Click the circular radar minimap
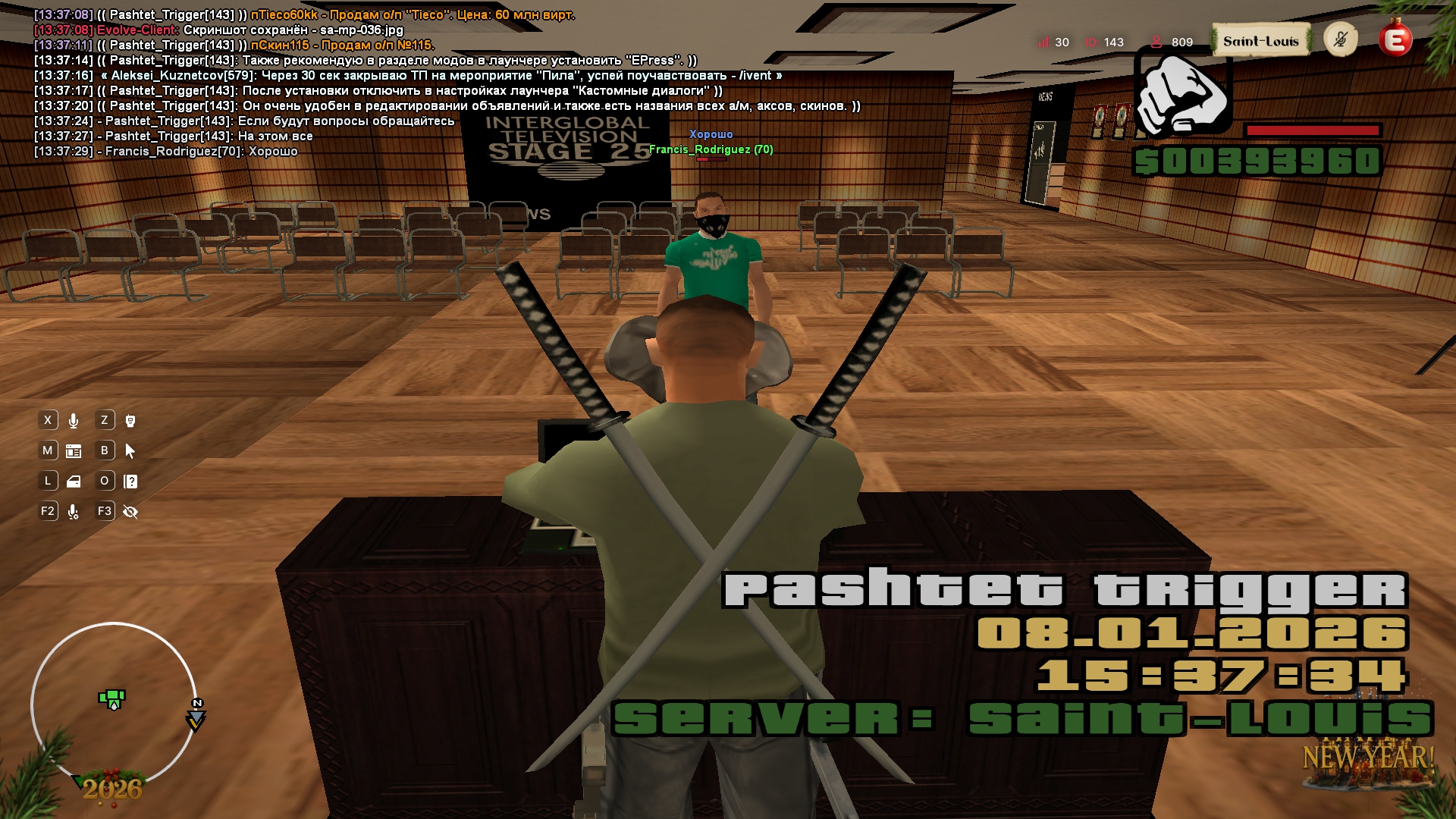The image size is (1456, 819). [114, 705]
